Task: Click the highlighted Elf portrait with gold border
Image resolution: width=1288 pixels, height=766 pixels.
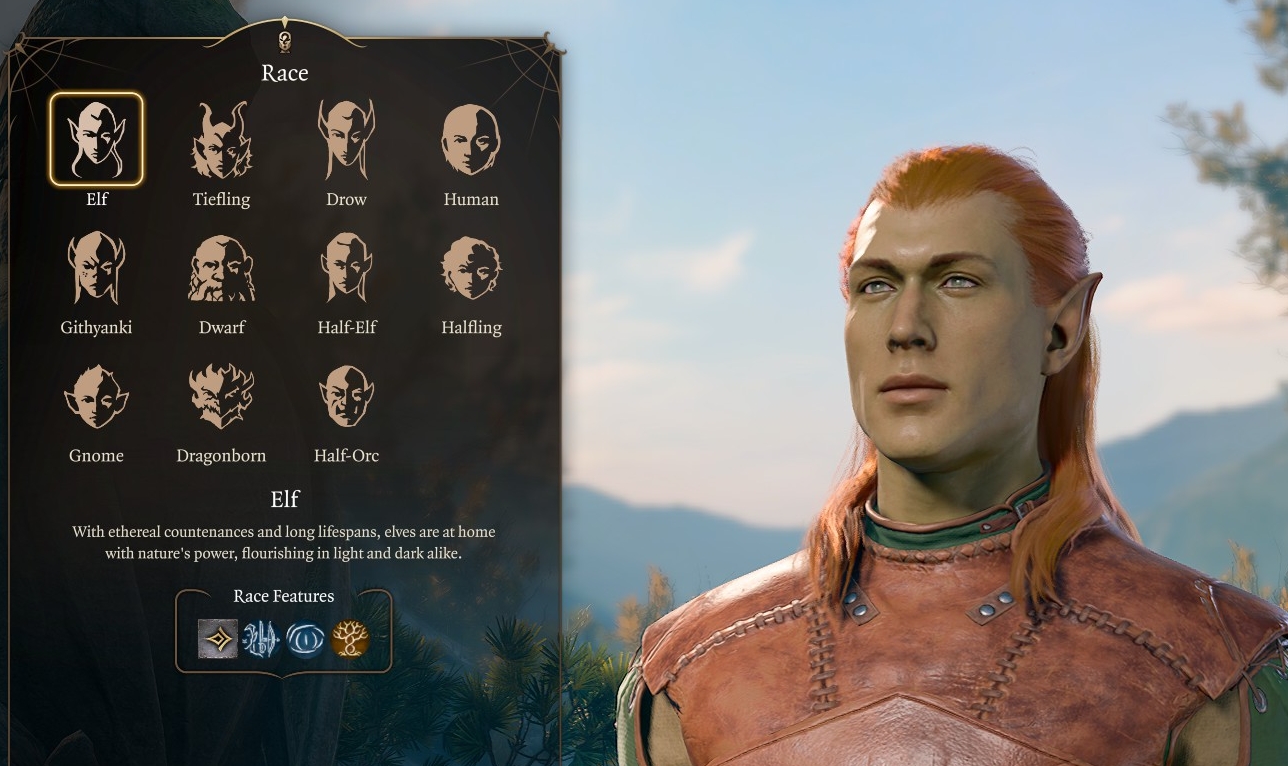Action: coord(96,137)
